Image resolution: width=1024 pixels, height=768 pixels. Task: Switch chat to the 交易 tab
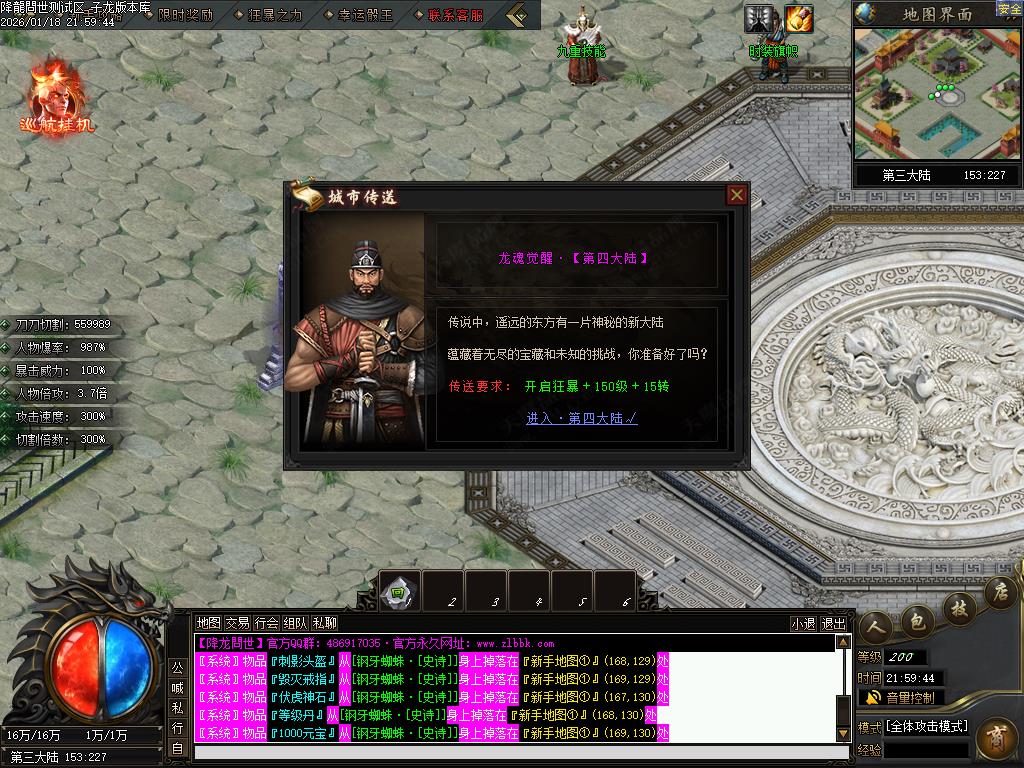click(x=237, y=622)
